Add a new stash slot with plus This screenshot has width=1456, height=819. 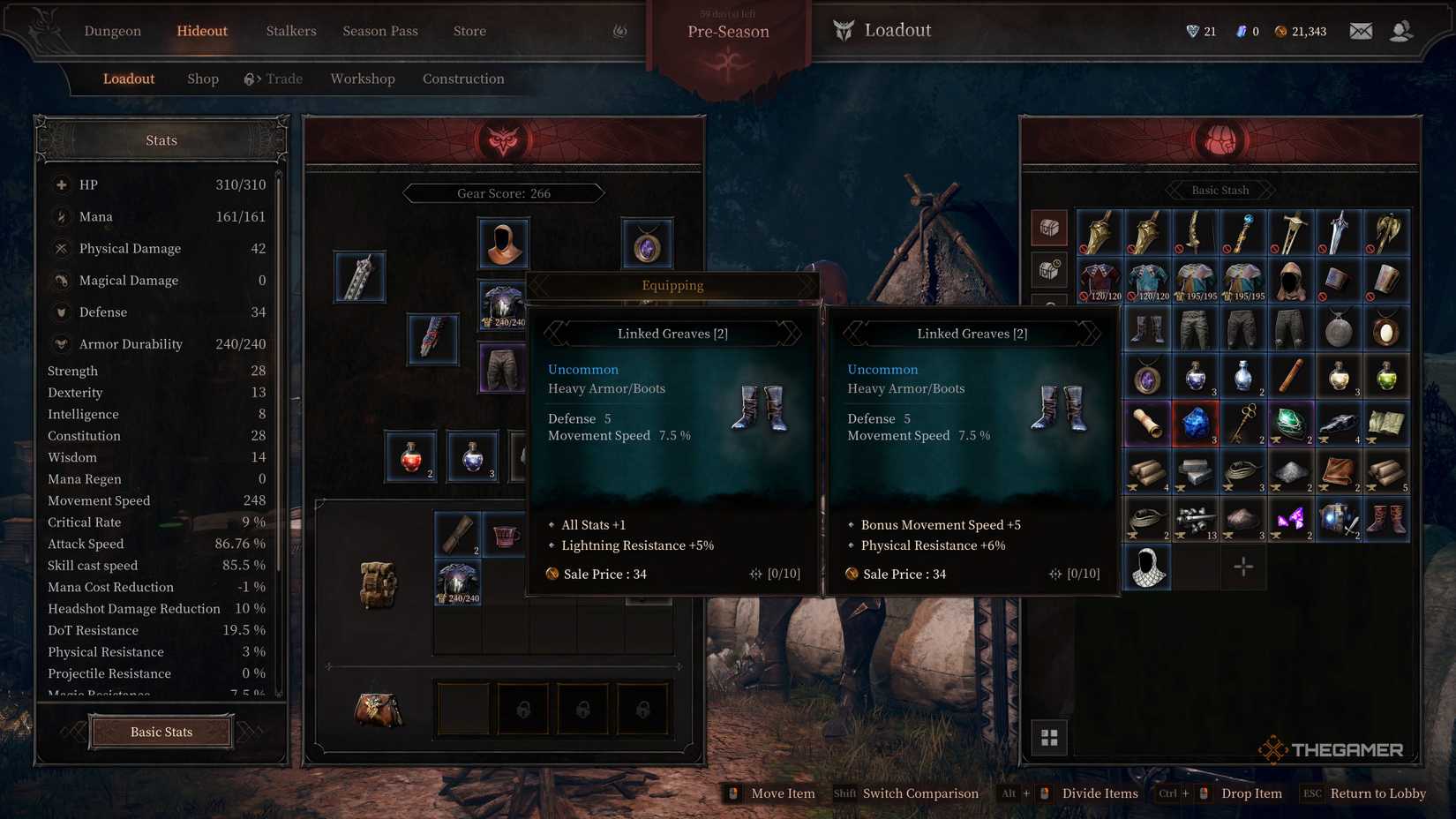[x=1242, y=567]
